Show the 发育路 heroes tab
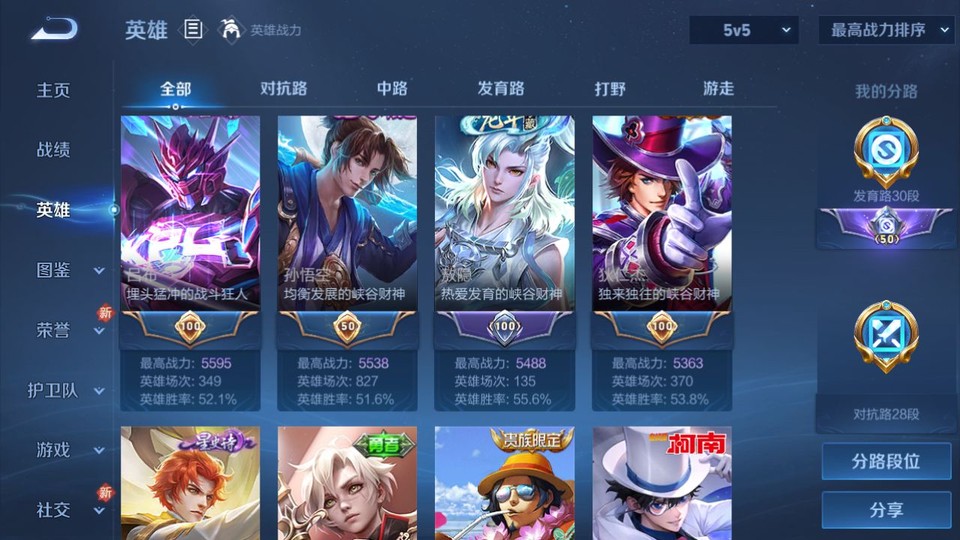Image resolution: width=960 pixels, height=540 pixels. pos(501,89)
